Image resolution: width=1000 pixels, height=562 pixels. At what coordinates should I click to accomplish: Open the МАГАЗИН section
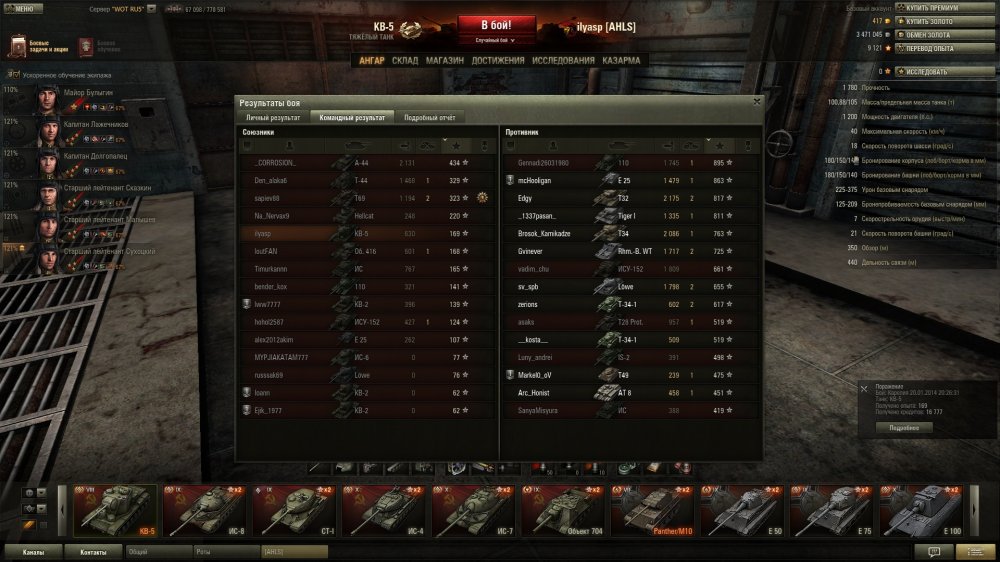(x=444, y=60)
